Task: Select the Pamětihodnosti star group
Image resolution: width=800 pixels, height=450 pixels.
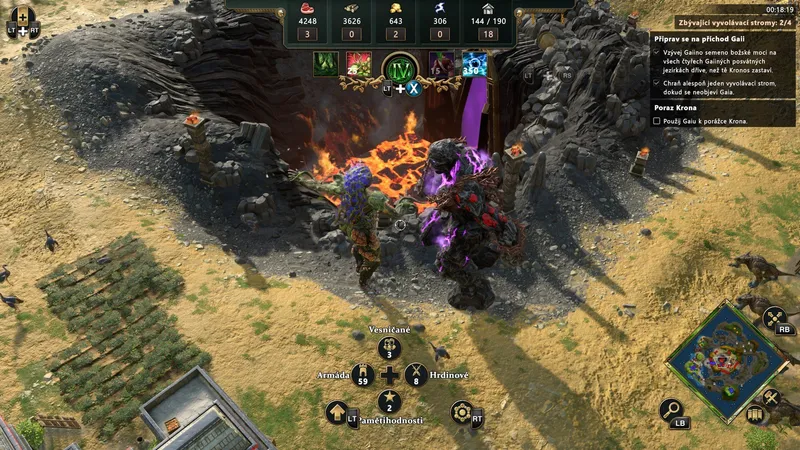Action: point(389,403)
